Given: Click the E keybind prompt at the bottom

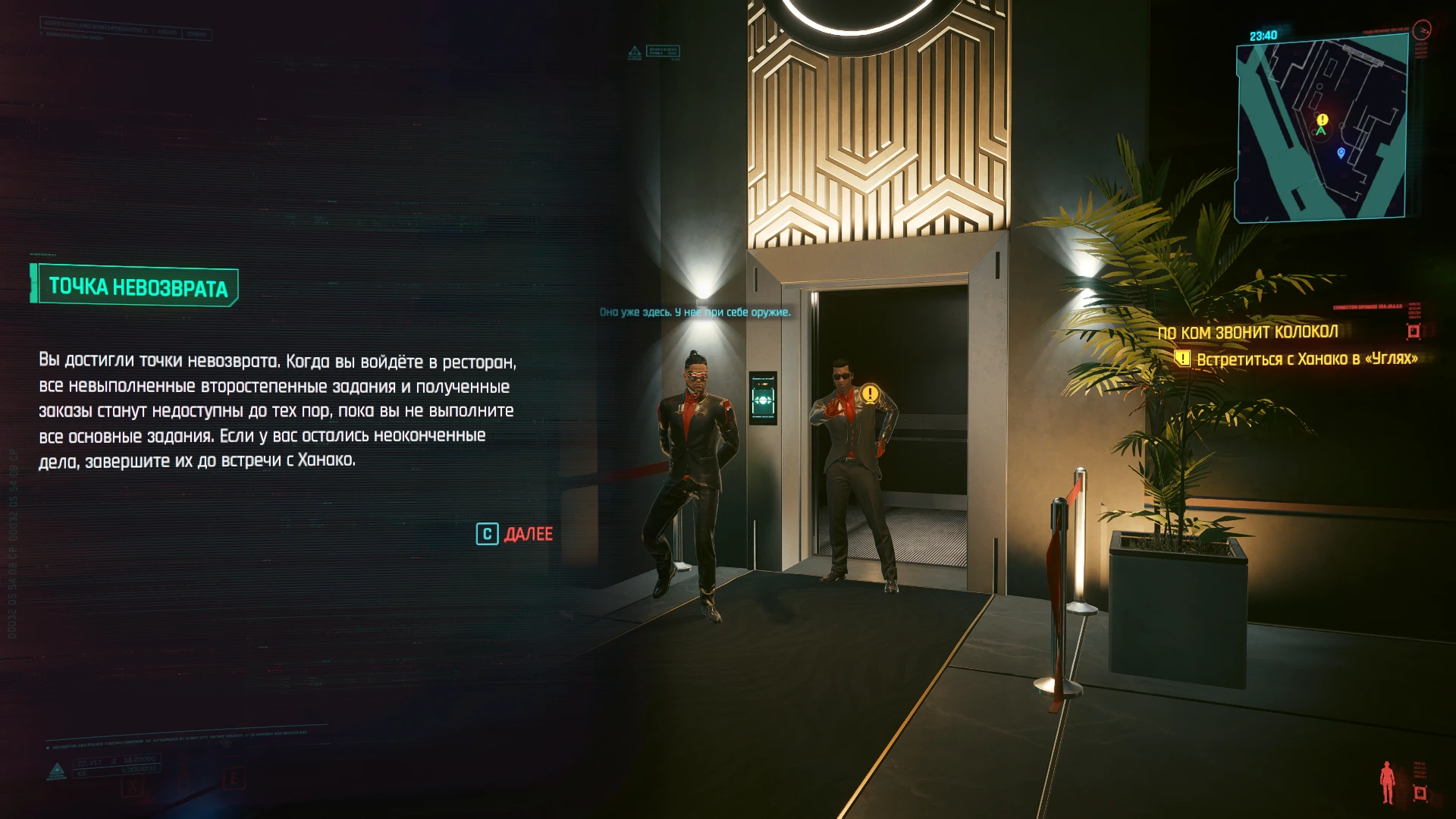Looking at the screenshot, I should pyautogui.click(x=235, y=778).
